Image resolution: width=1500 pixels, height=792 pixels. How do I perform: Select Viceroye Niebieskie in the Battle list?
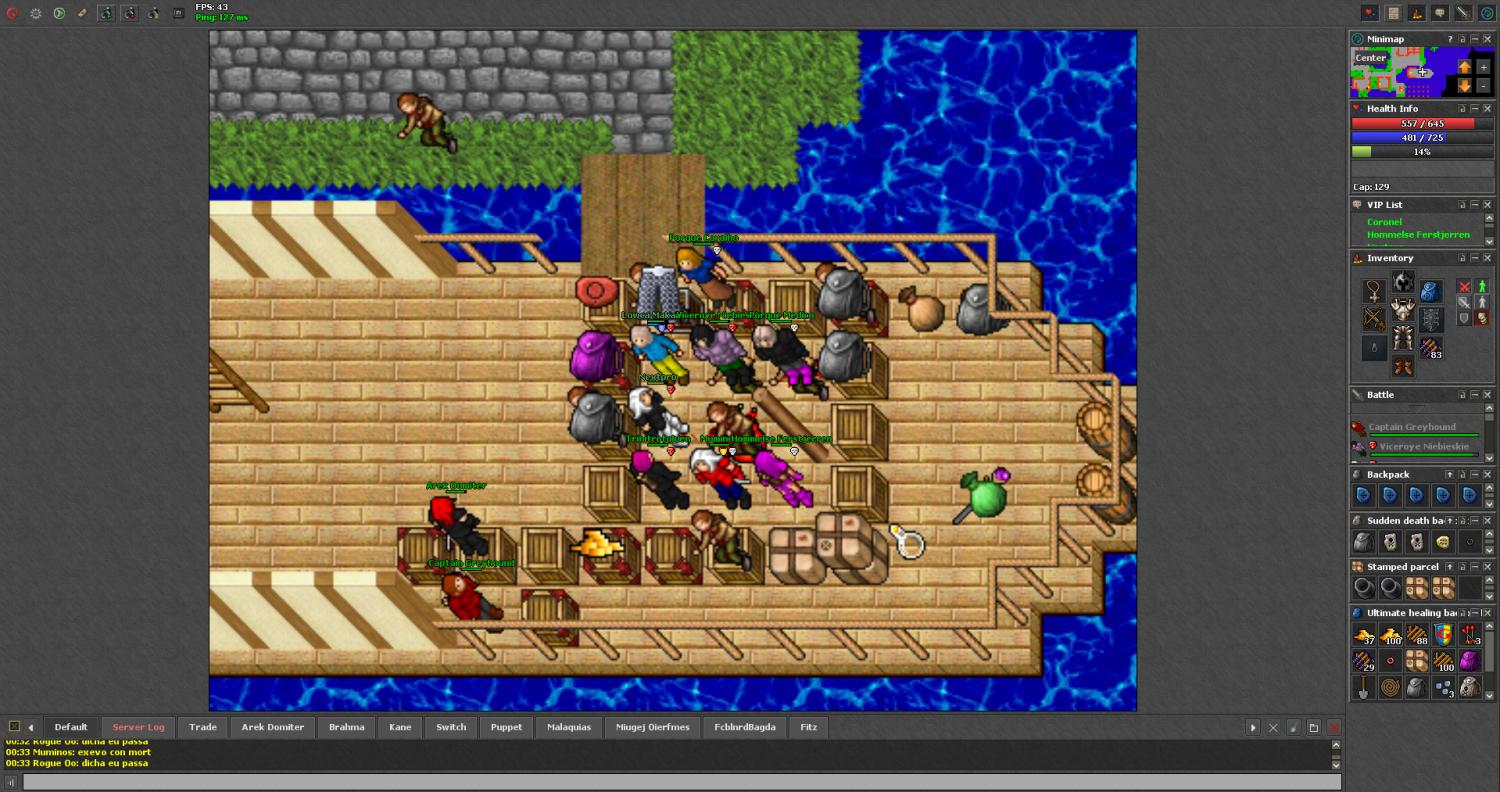[x=1422, y=446]
